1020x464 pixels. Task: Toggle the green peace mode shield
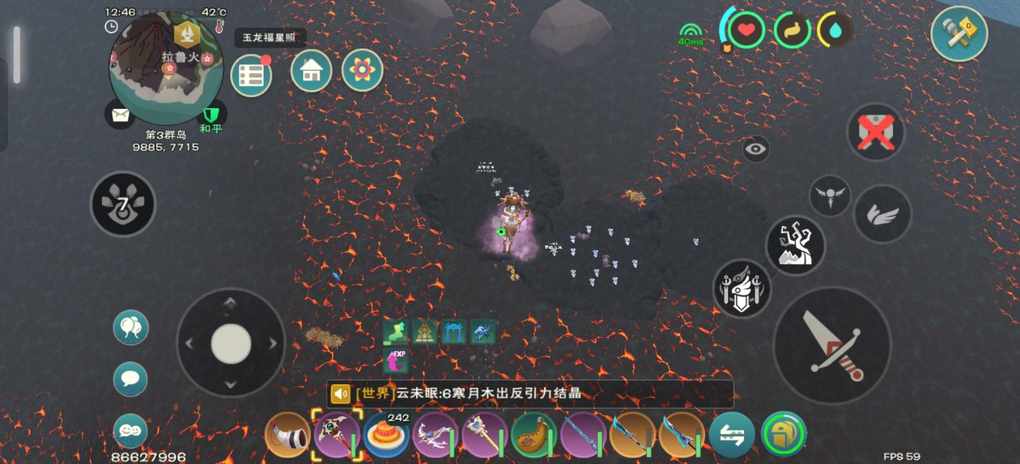click(x=210, y=114)
